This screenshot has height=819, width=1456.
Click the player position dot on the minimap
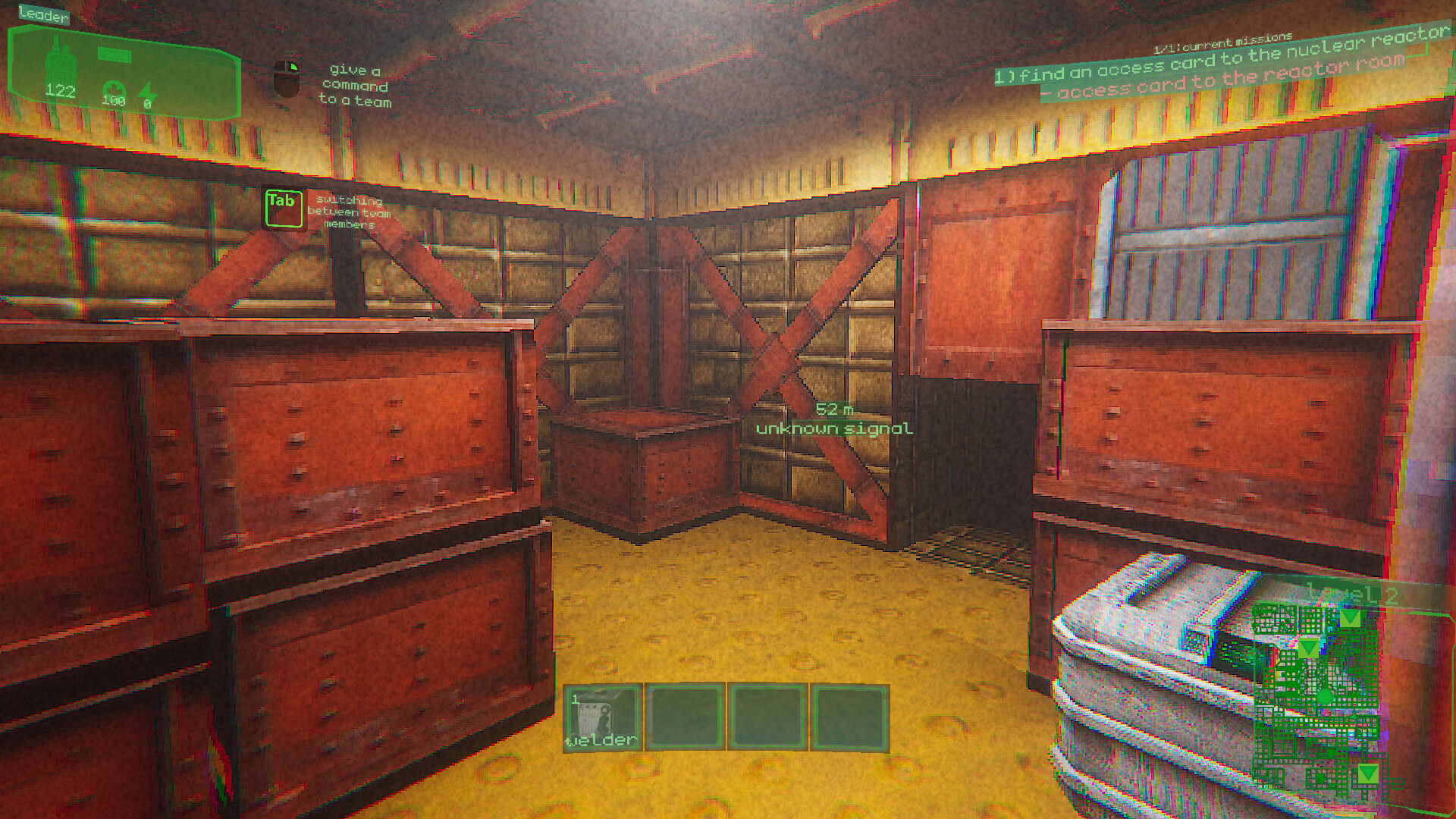1326,696
